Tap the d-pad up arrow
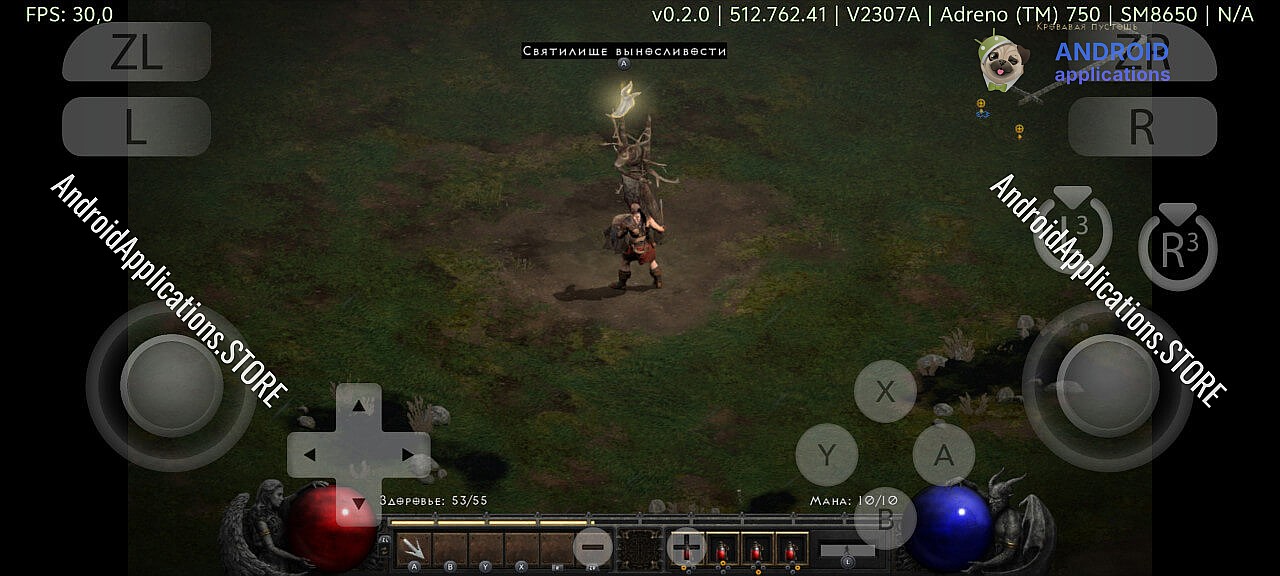The height and width of the screenshot is (576, 1280). point(358,406)
